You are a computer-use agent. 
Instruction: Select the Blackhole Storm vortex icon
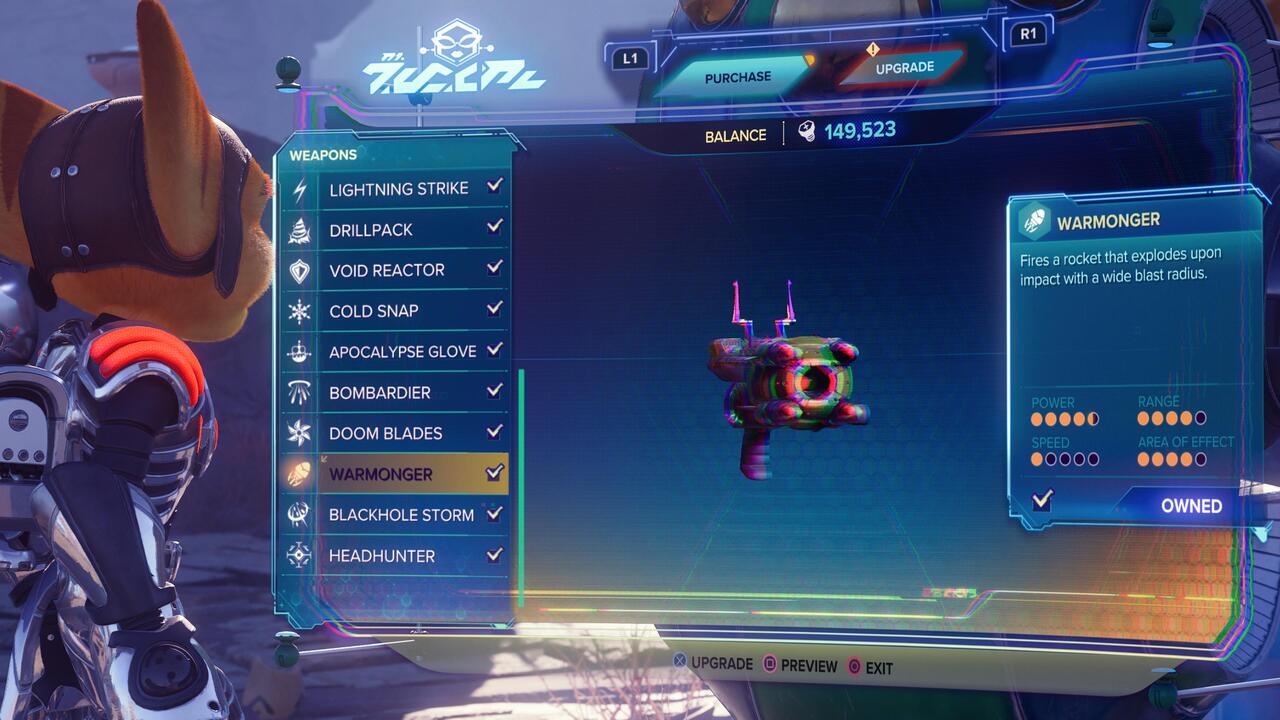[301, 515]
